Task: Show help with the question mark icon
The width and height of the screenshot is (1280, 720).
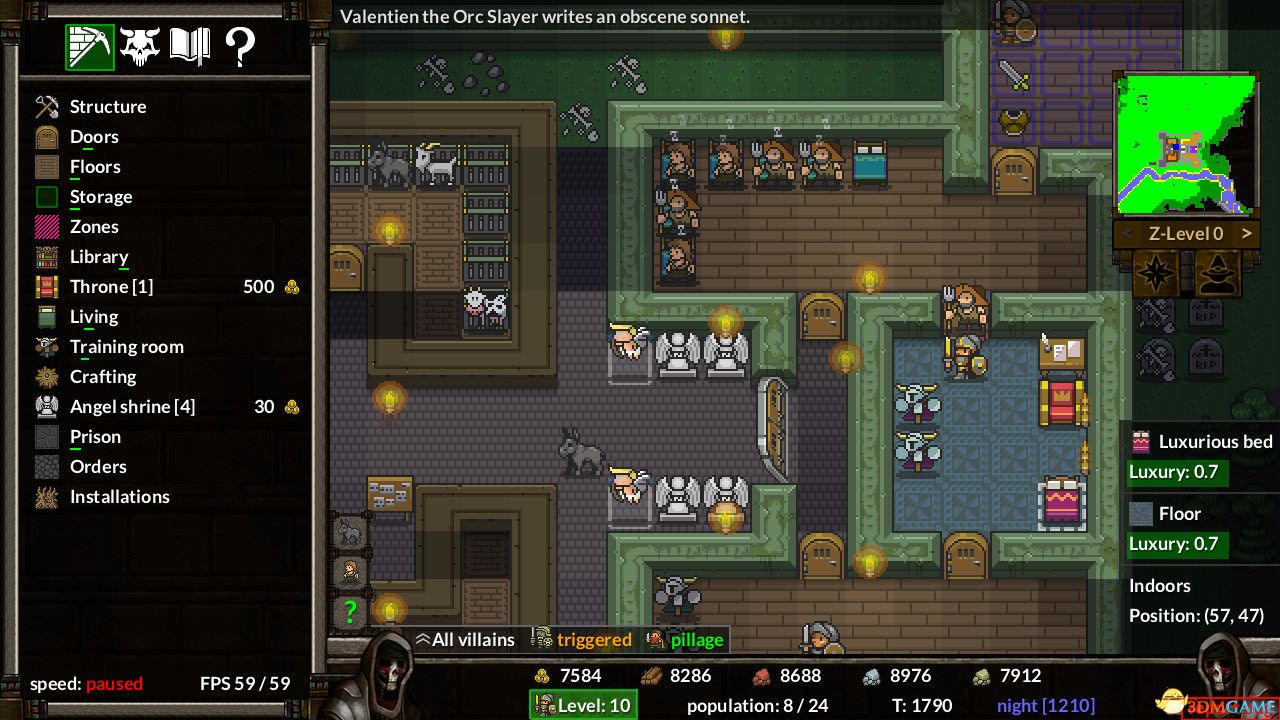Action: tap(240, 46)
